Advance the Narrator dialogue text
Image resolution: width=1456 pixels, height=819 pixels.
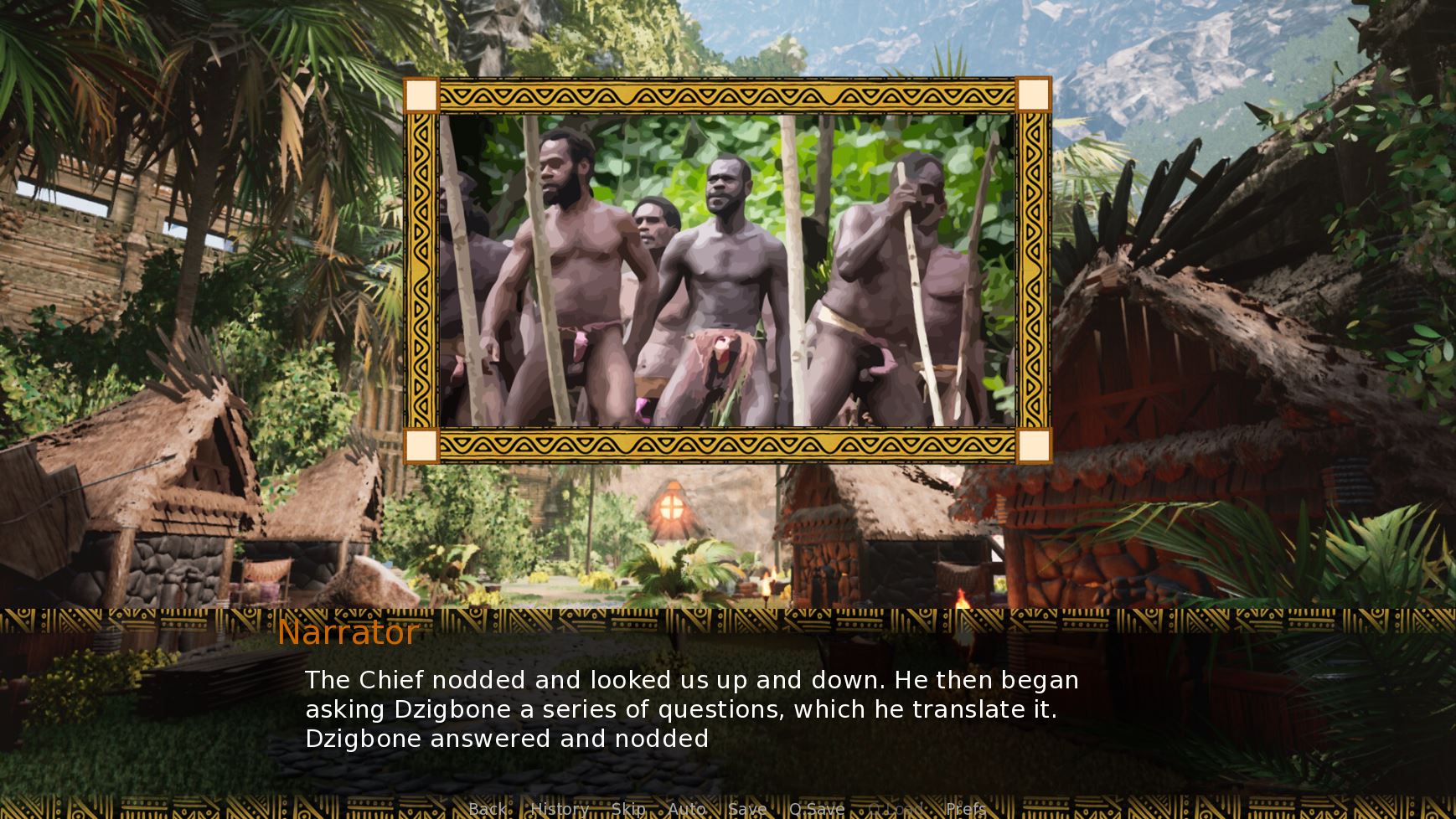[x=690, y=708]
